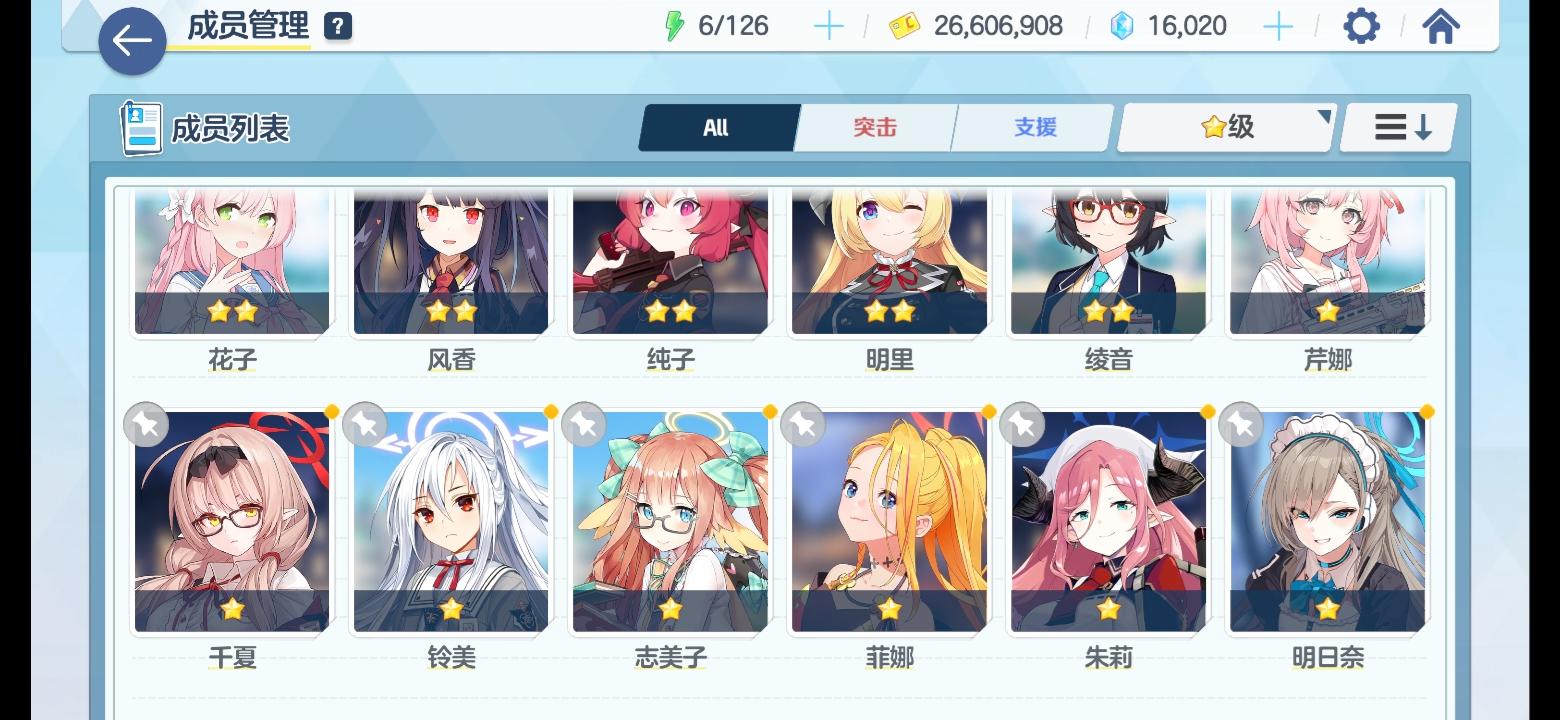The height and width of the screenshot is (720, 1560).
Task: Switch to the 突击 tab
Action: [873, 127]
